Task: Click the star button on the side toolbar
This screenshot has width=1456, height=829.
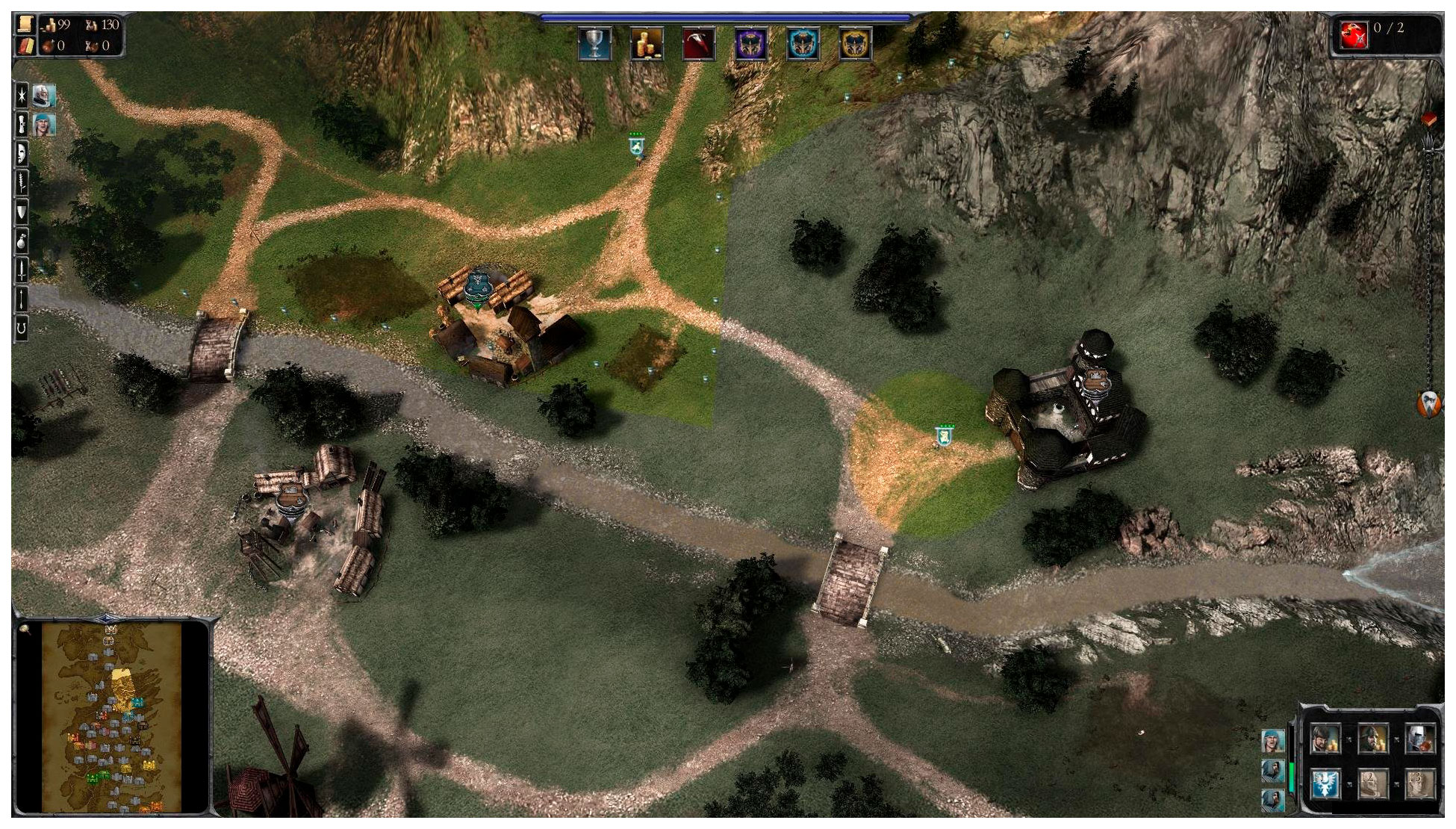Action: pyautogui.click(x=22, y=96)
